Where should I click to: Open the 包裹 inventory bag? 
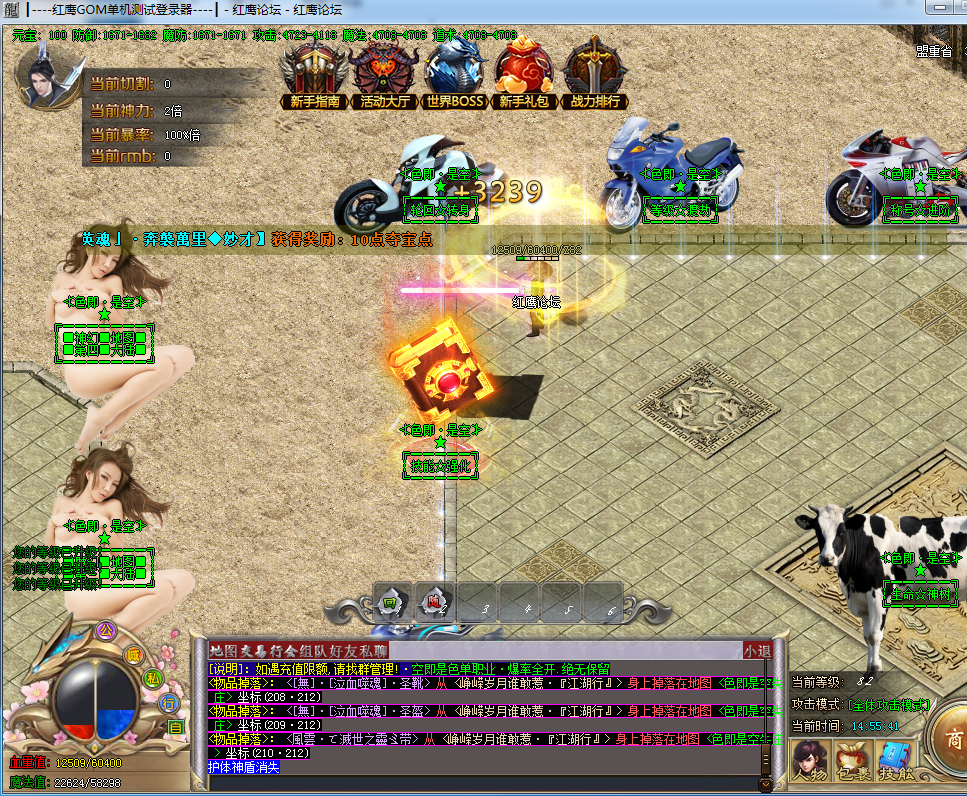(852, 762)
